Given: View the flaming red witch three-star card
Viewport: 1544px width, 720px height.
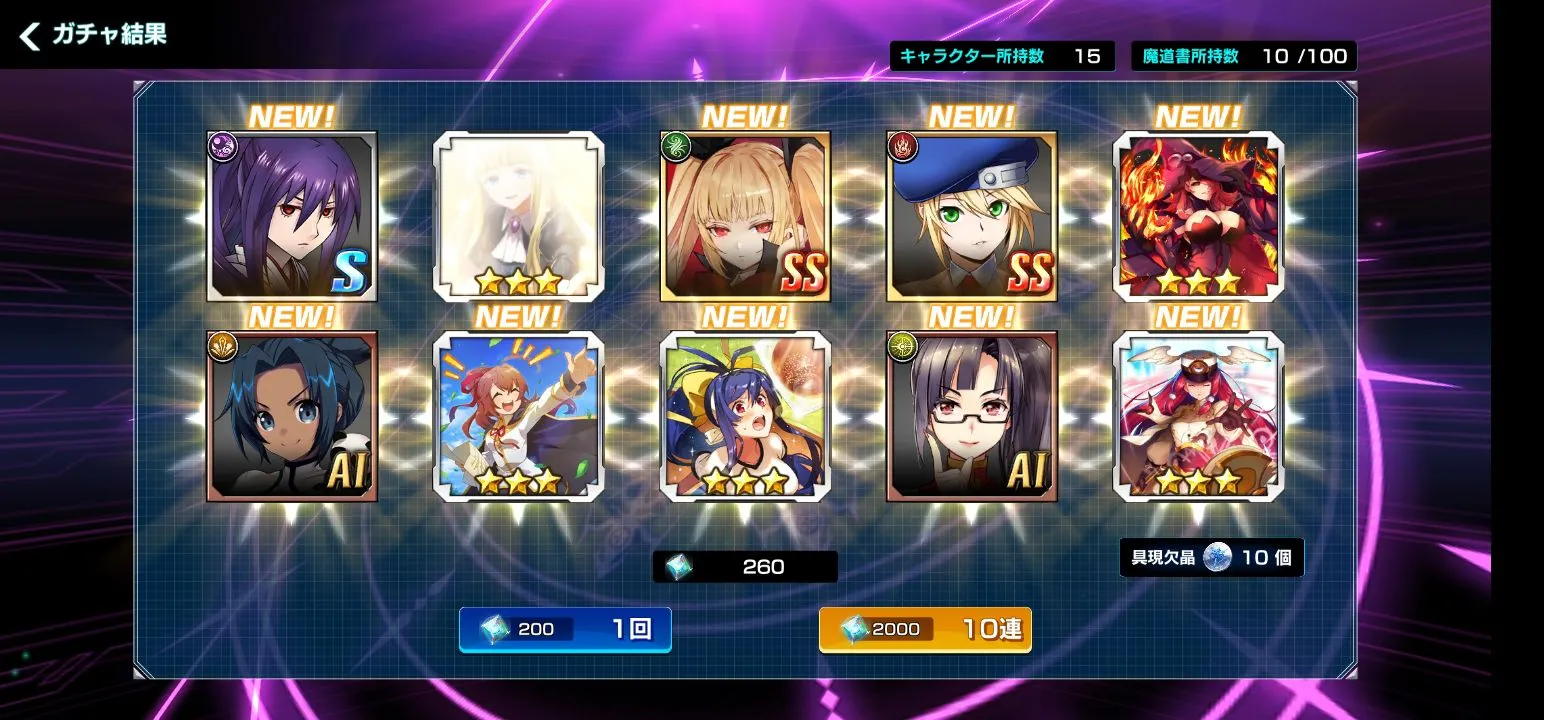Looking at the screenshot, I should (1198, 216).
